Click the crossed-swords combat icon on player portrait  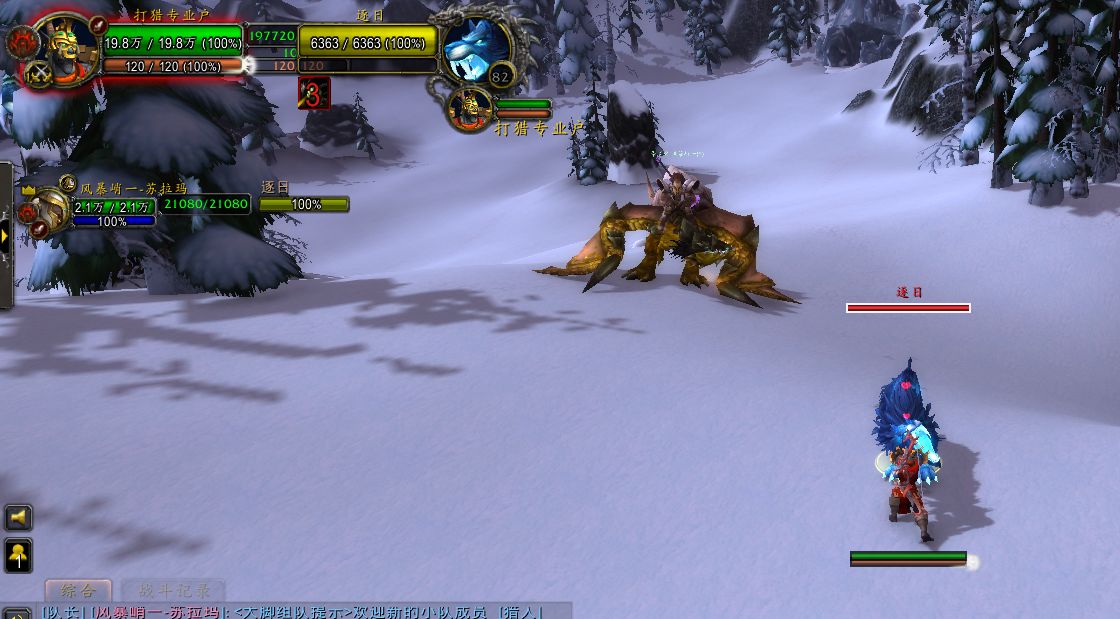click(39, 73)
